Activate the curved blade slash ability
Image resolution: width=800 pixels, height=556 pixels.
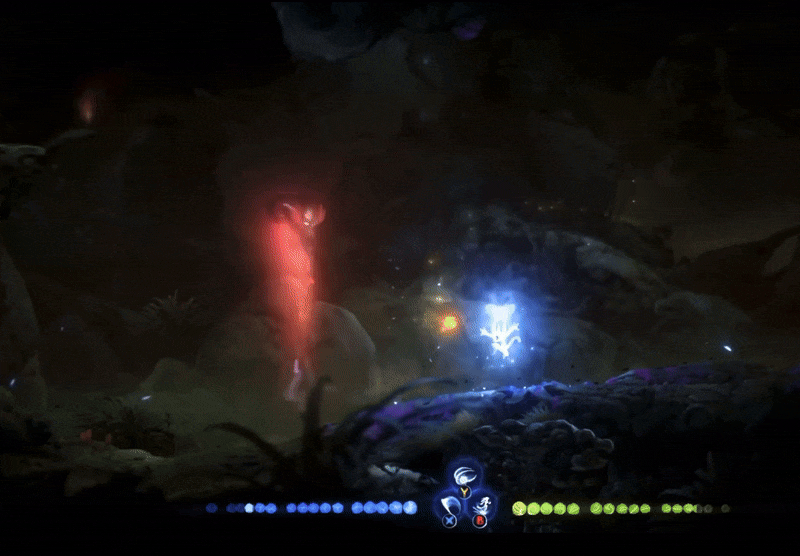(448, 505)
